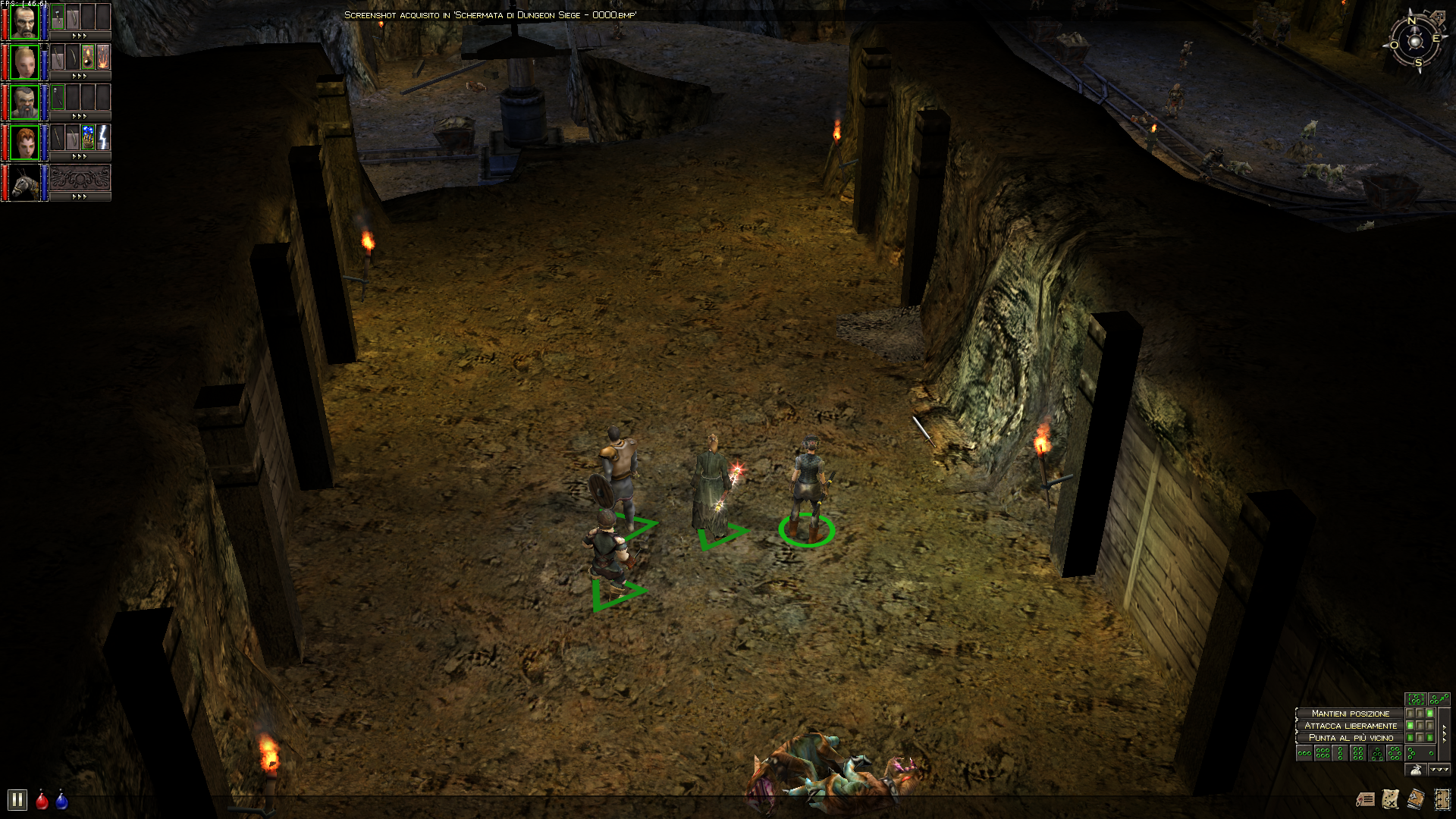Select the hammer weapon slot
The image size is (1456, 819).
coord(58,17)
